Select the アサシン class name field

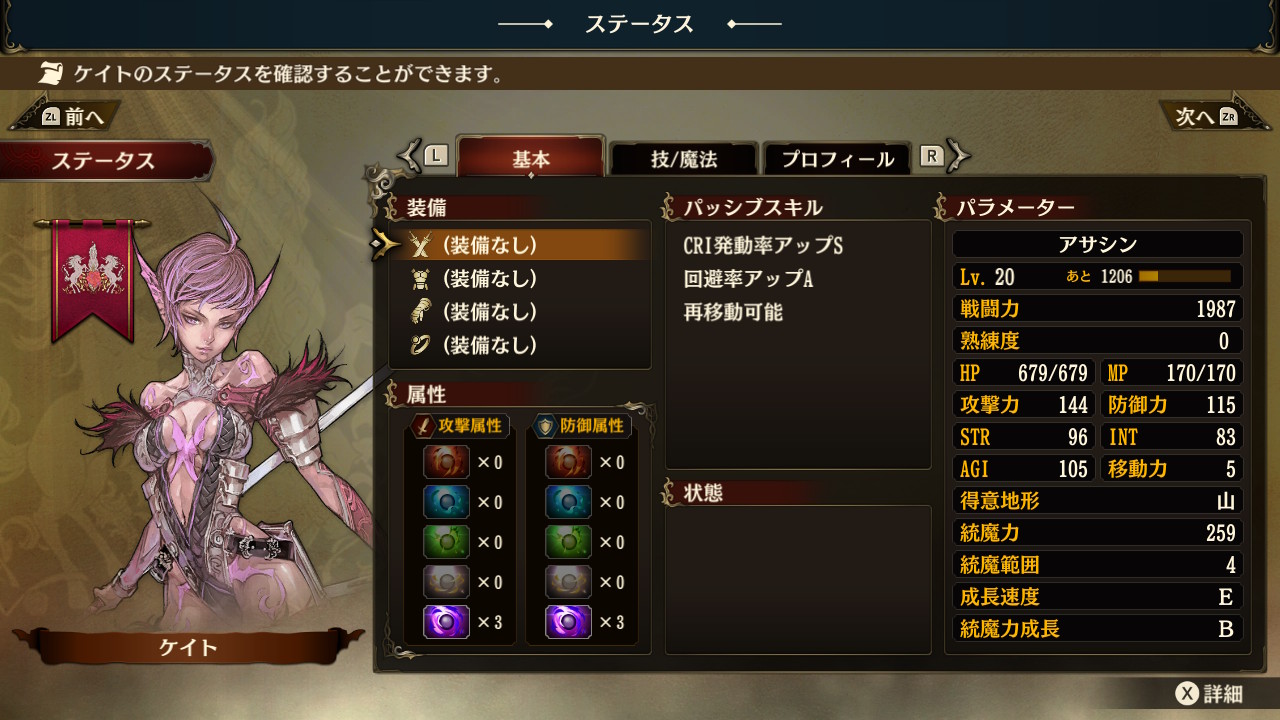[x=1097, y=245]
